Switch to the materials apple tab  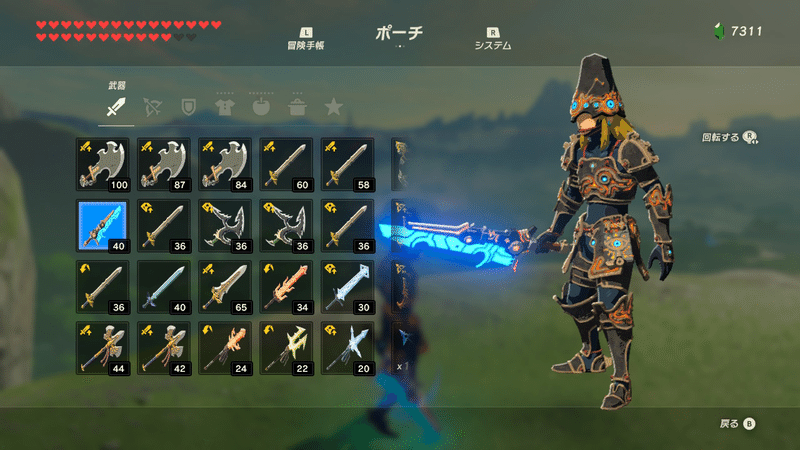(260, 106)
